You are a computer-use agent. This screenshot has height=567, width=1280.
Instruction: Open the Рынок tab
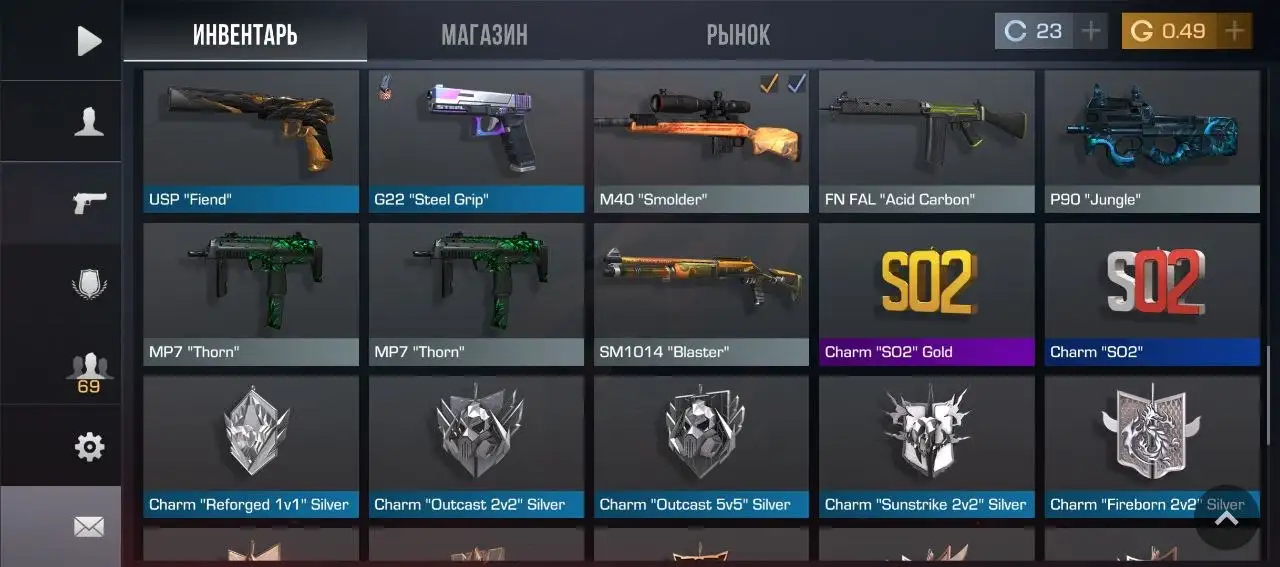738,35
